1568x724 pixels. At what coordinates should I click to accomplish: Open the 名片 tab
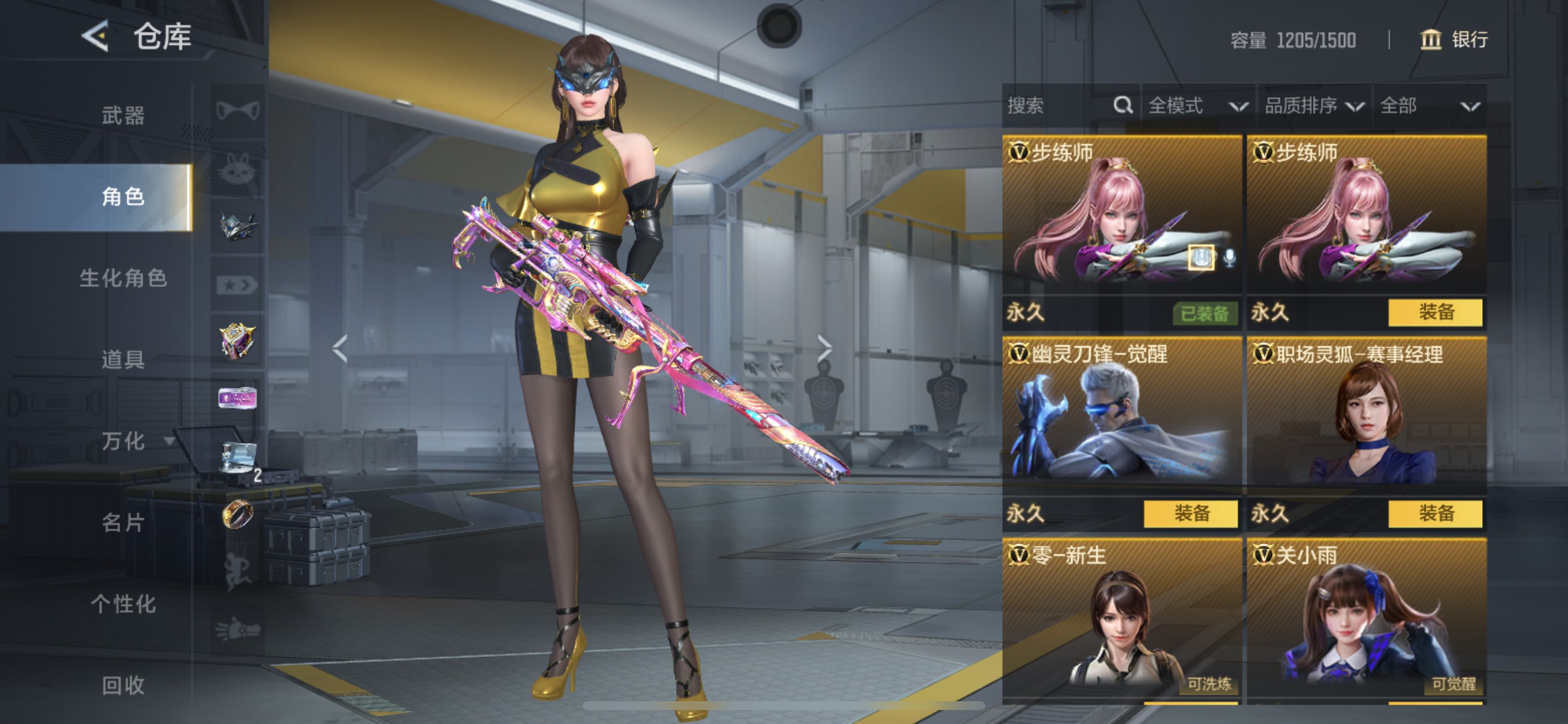pyautogui.click(x=123, y=523)
